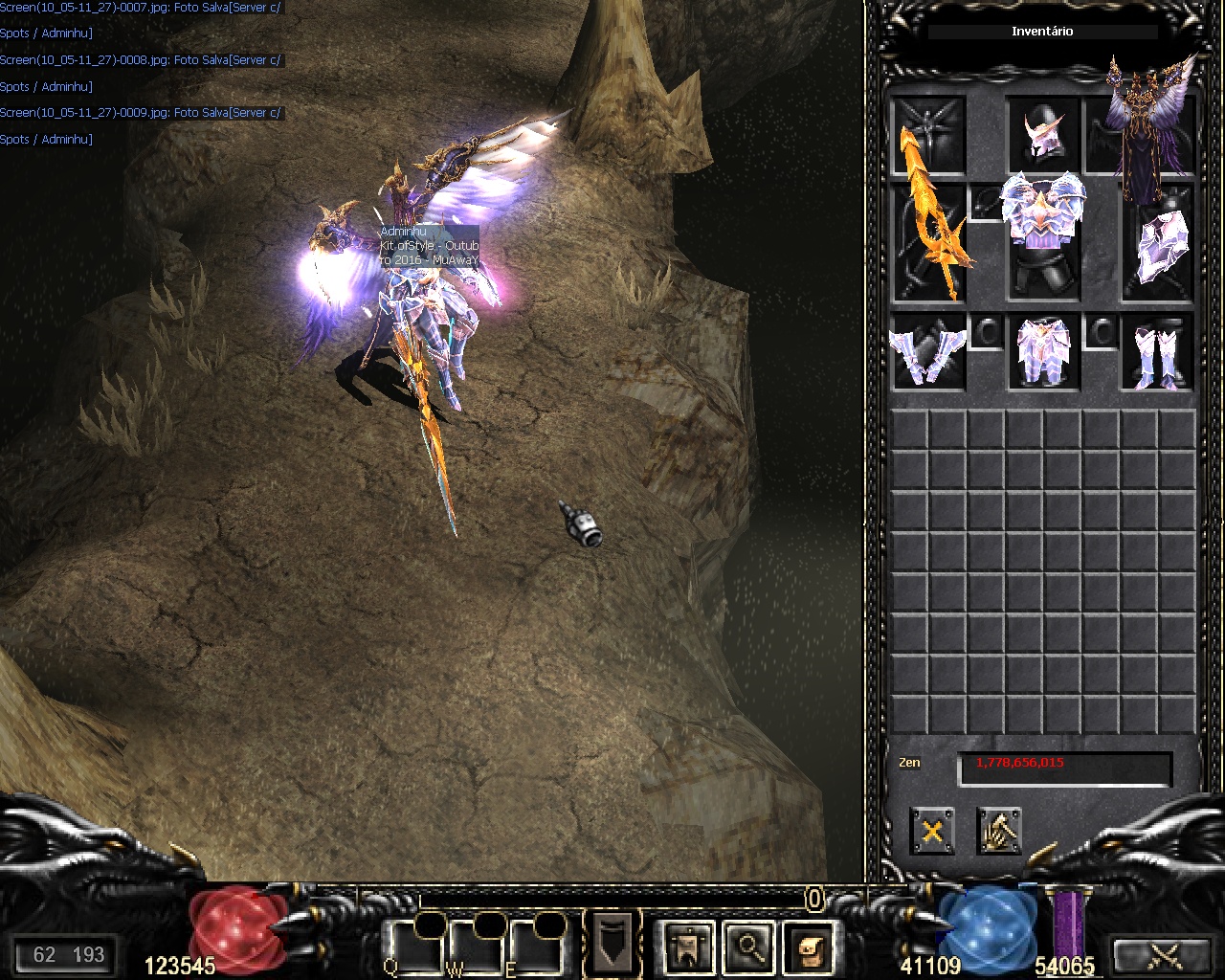
Task: Select the equipped shield slot
Action: point(1160,245)
